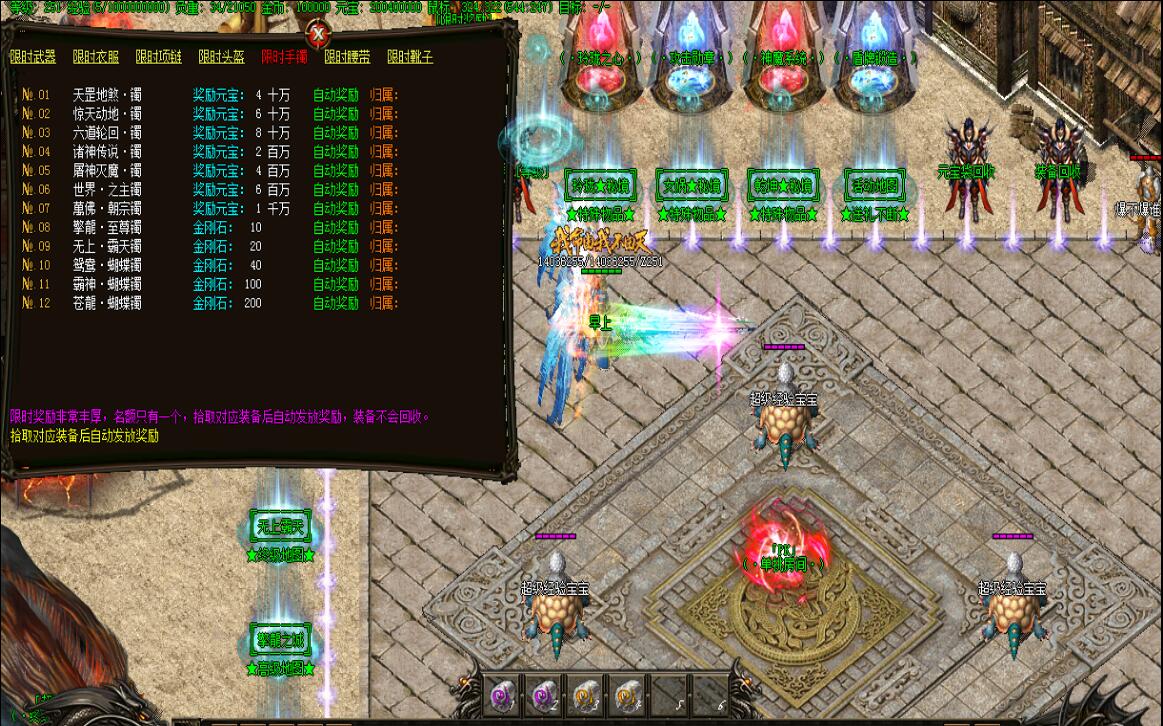Use the orange spiral stone in slot 3
The height and width of the screenshot is (726, 1163).
(584, 690)
